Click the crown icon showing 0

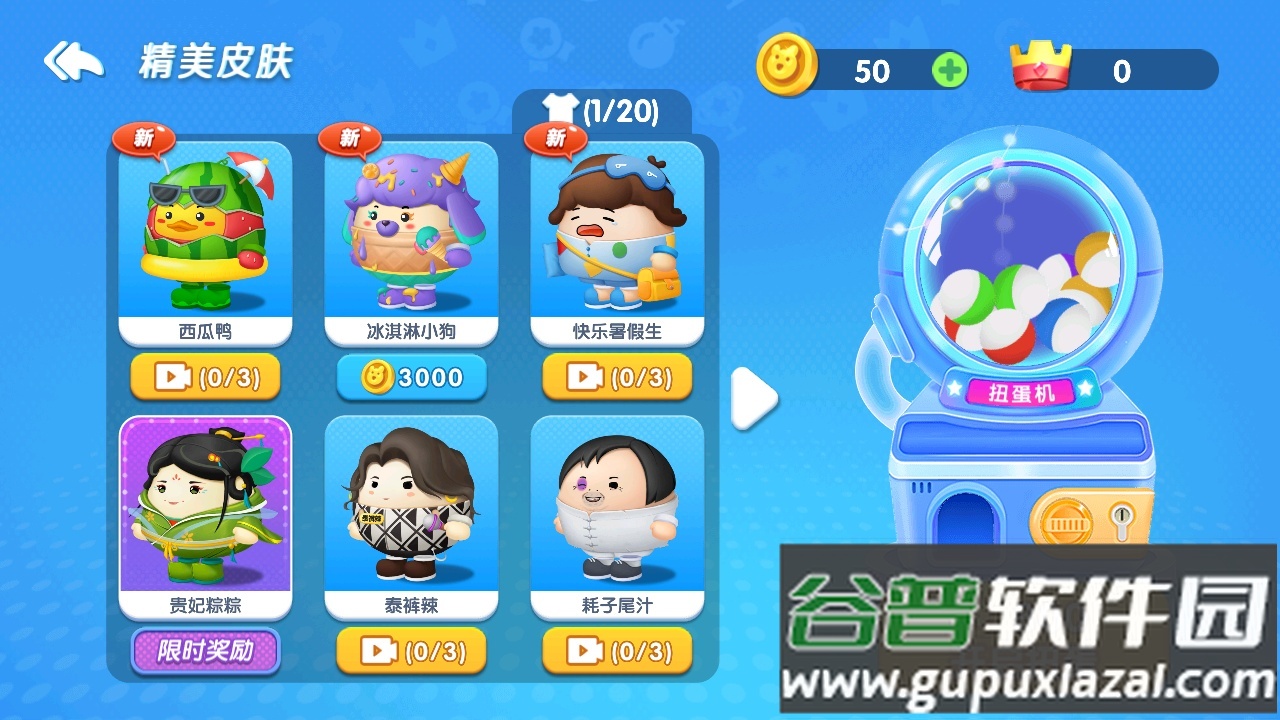point(1039,65)
